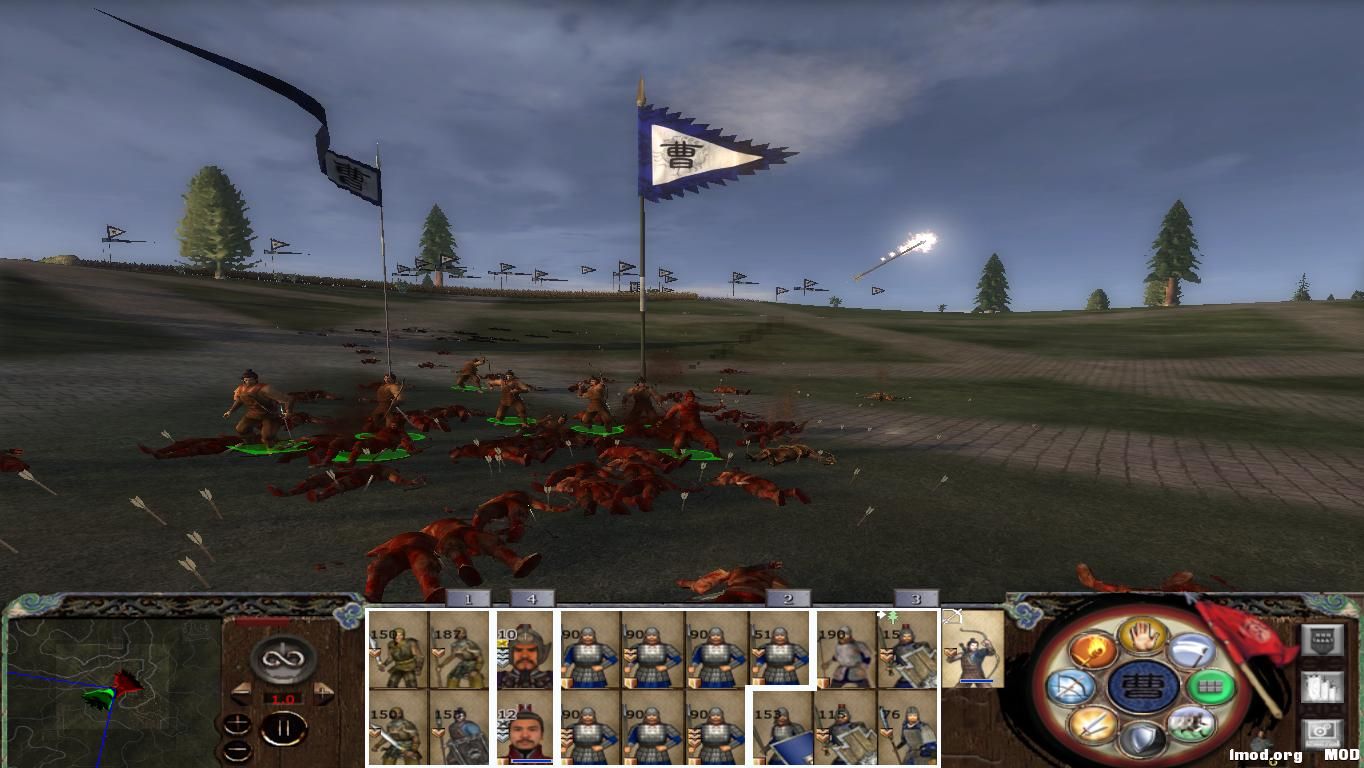This screenshot has width=1364, height=768.
Task: Select the cavalry charge icon on the wheel
Action: [1189, 725]
